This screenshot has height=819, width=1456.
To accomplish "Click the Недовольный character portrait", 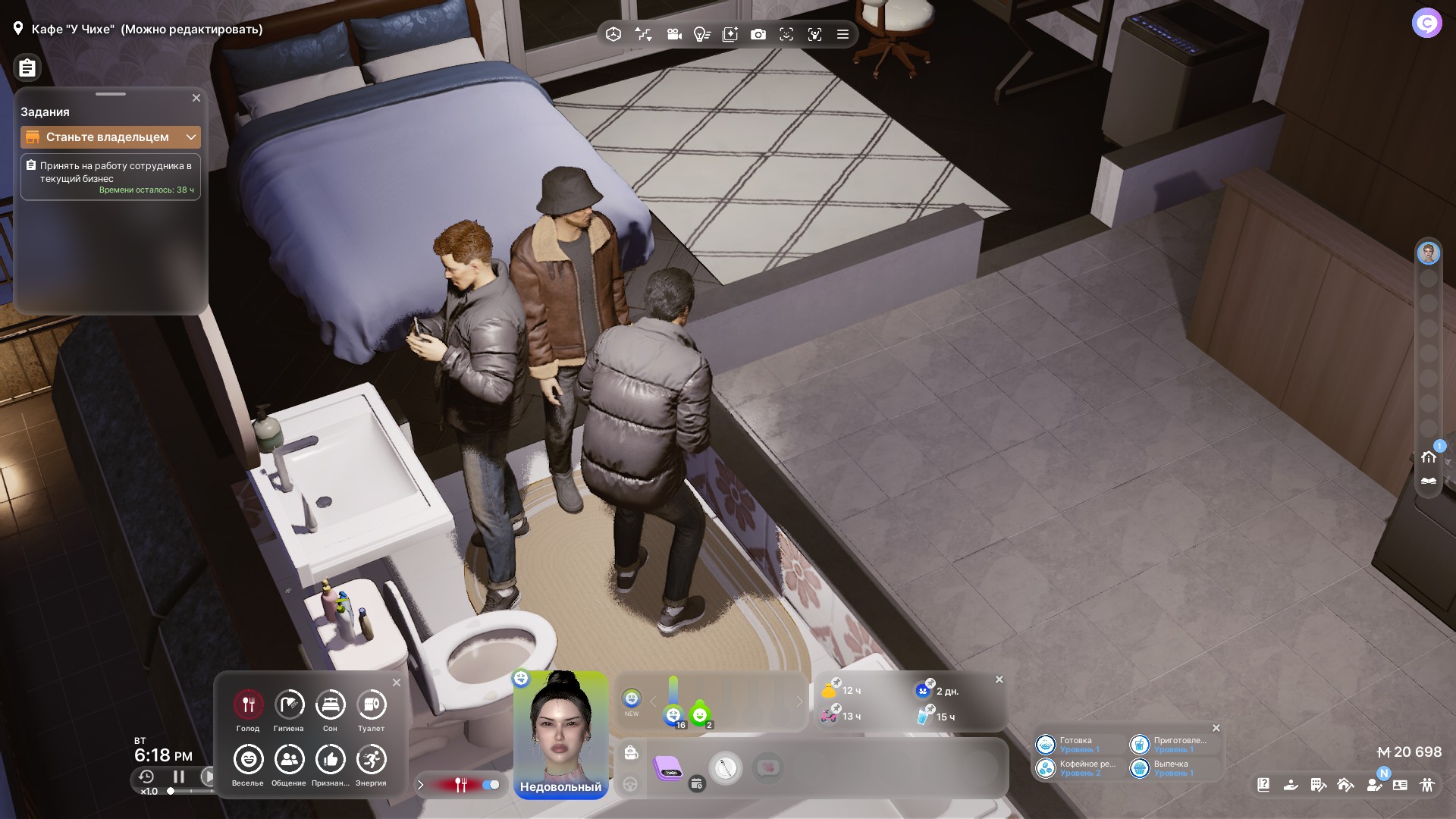I will (x=561, y=728).
